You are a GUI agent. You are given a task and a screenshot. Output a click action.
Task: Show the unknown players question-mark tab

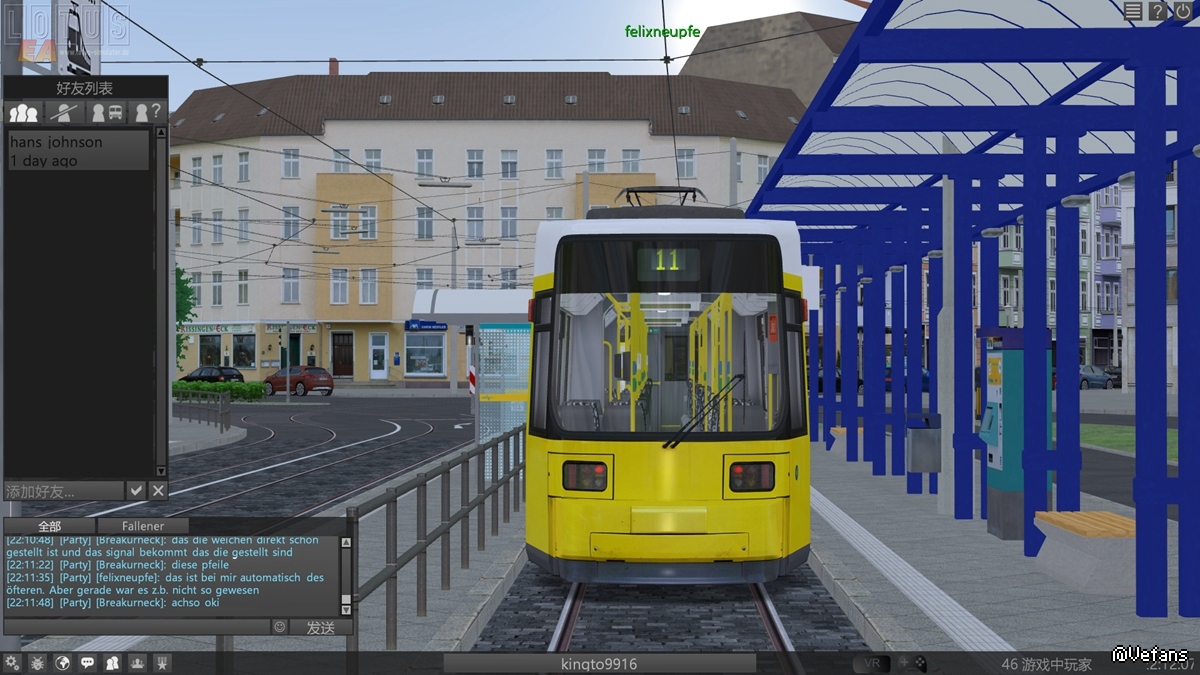tap(148, 112)
